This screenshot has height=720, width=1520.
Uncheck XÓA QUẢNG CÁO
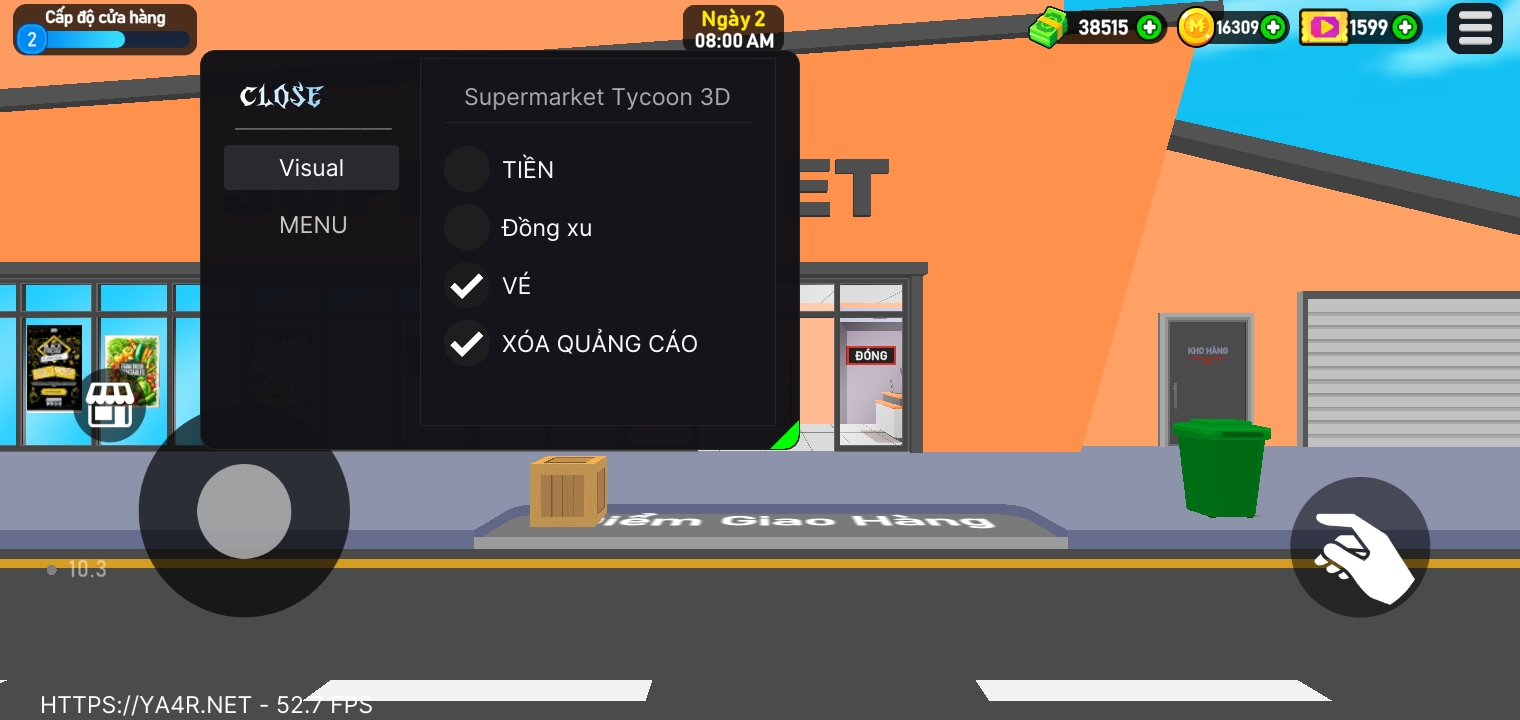(x=466, y=343)
